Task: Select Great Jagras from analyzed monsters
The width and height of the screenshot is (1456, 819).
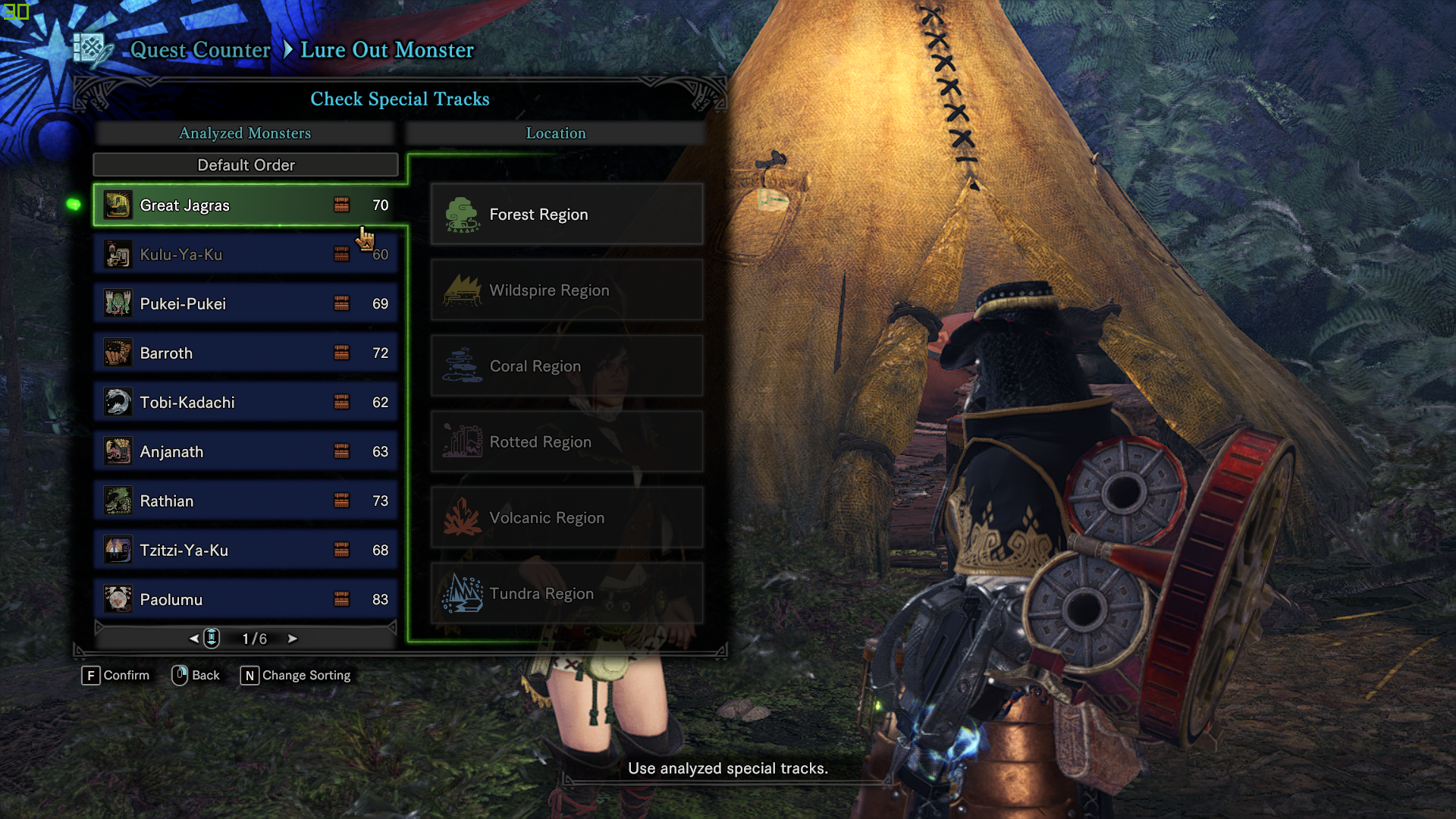Action: pos(246,206)
